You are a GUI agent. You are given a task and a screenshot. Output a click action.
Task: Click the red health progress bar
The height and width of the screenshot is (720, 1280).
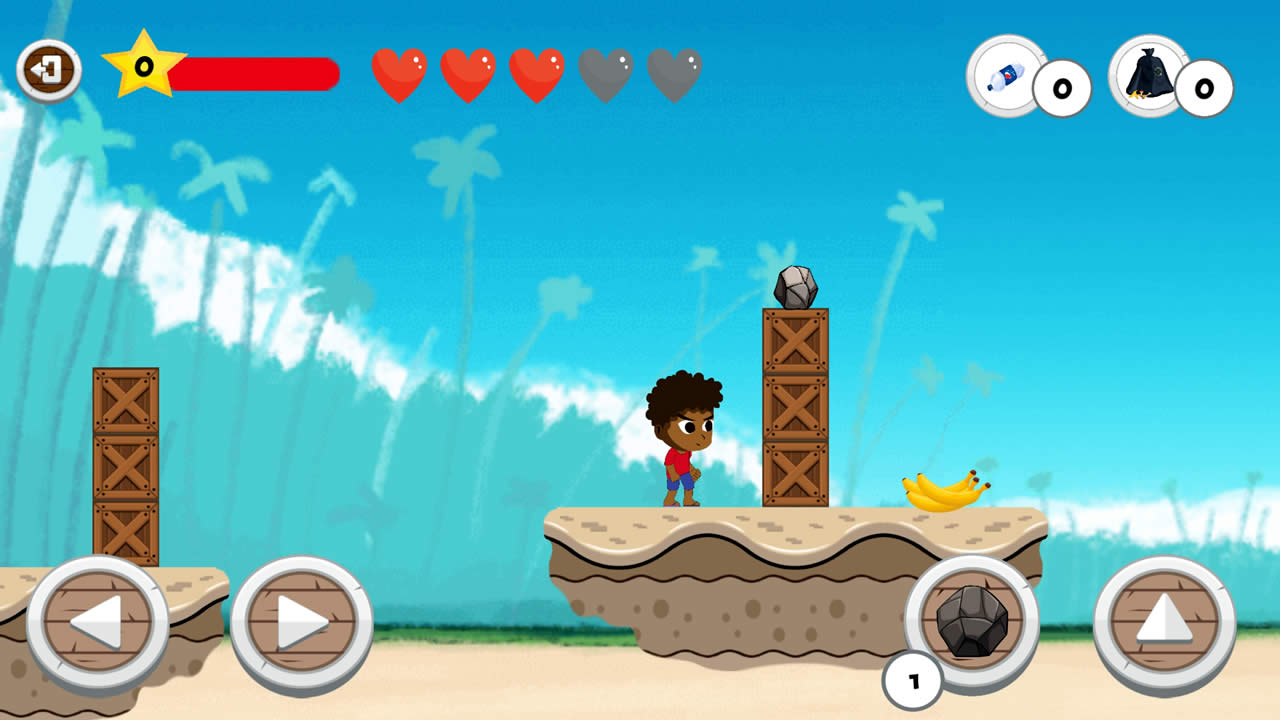tap(255, 72)
